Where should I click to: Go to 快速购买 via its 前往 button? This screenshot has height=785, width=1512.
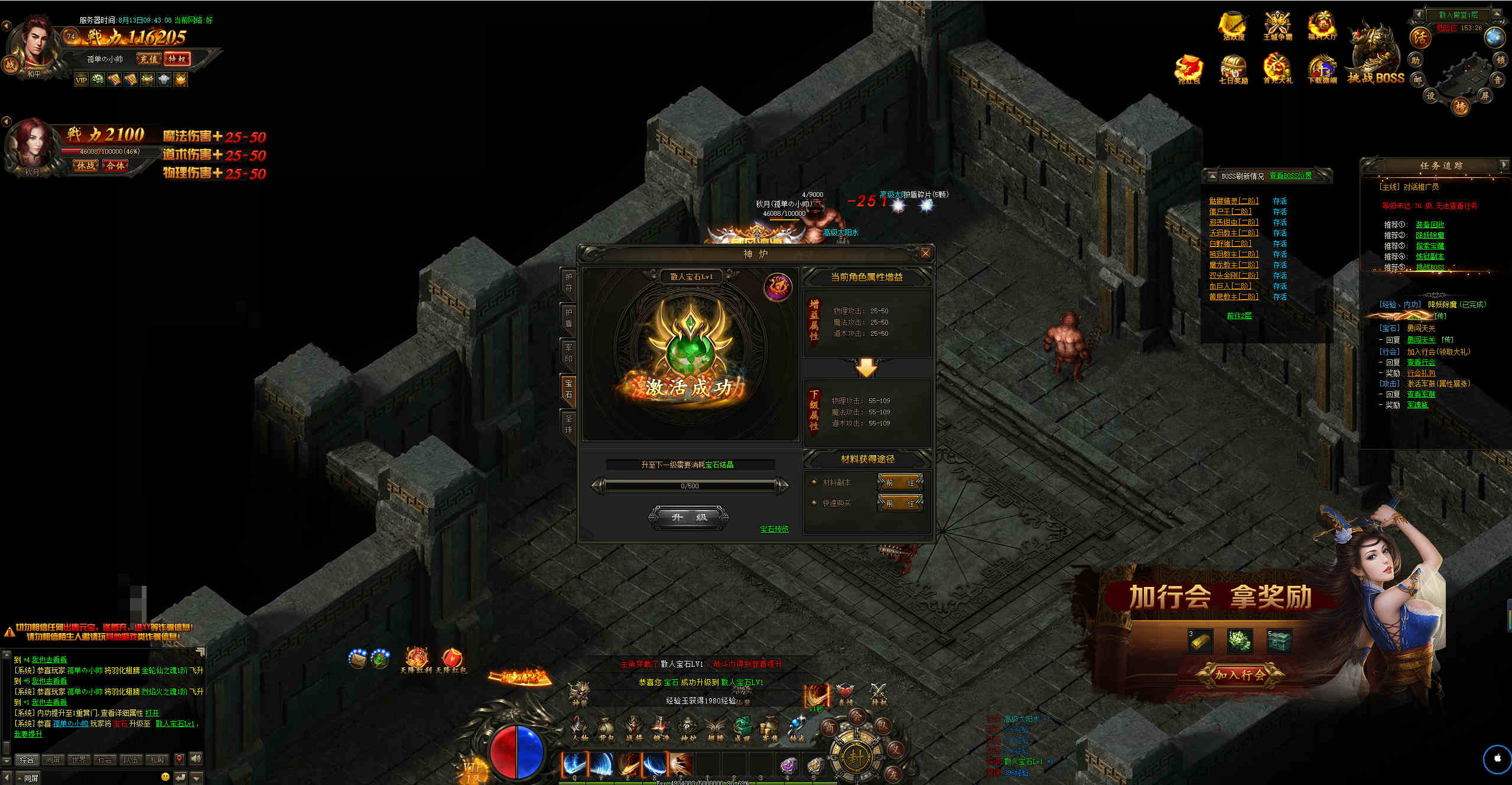coord(900,503)
